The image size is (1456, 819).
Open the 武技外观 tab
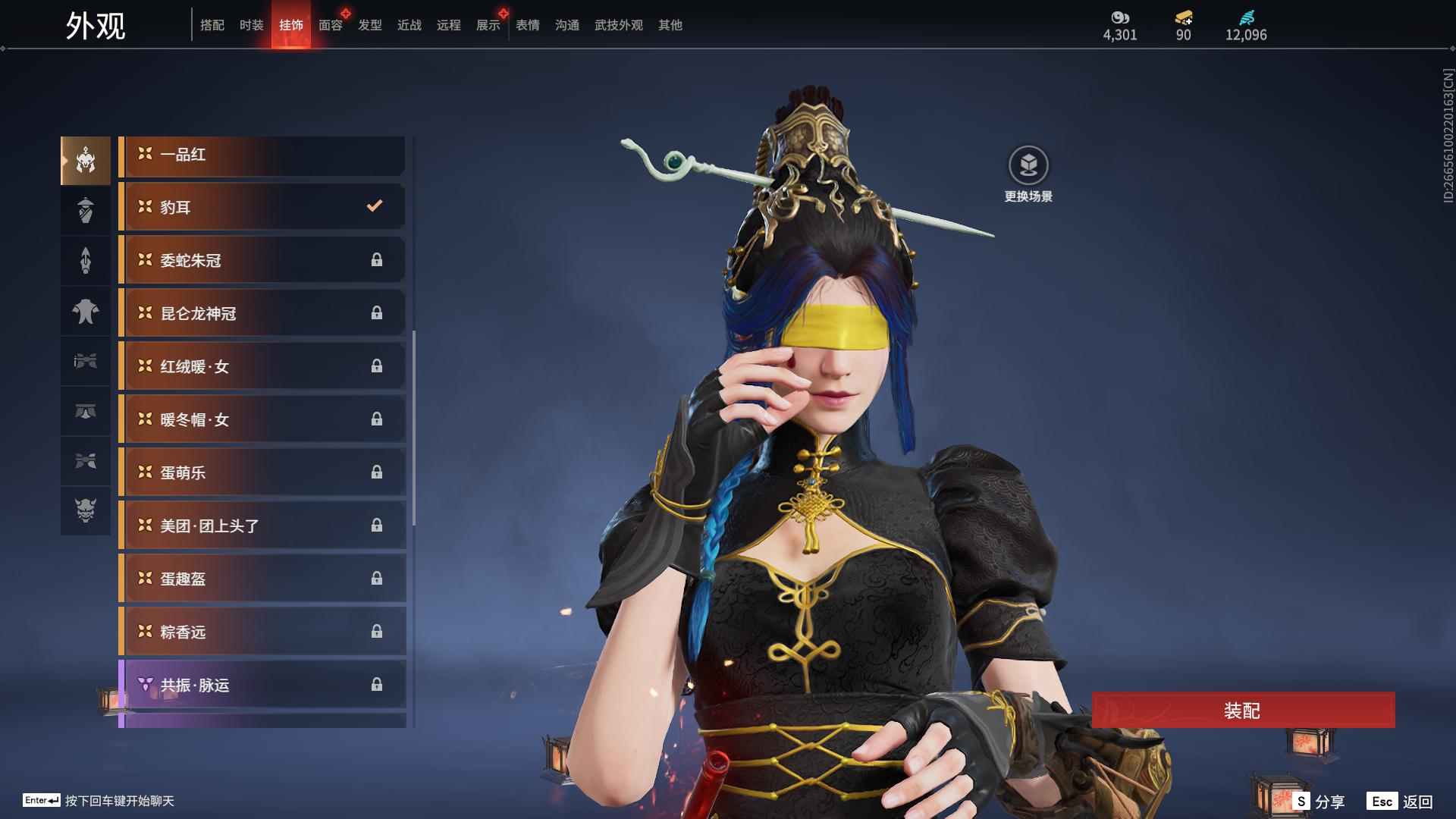[x=618, y=25]
